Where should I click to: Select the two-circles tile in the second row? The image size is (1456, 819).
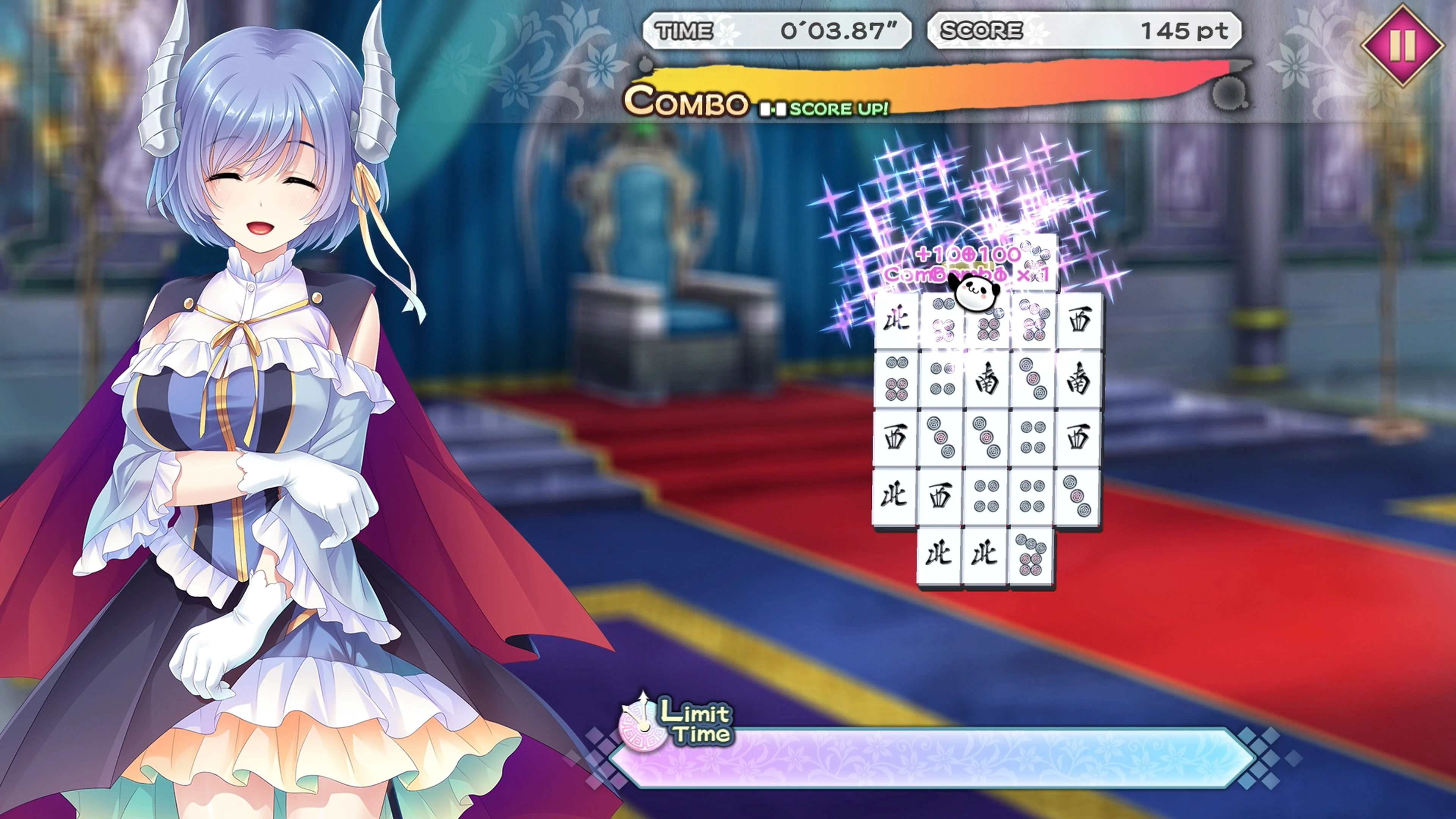[x=942, y=379]
